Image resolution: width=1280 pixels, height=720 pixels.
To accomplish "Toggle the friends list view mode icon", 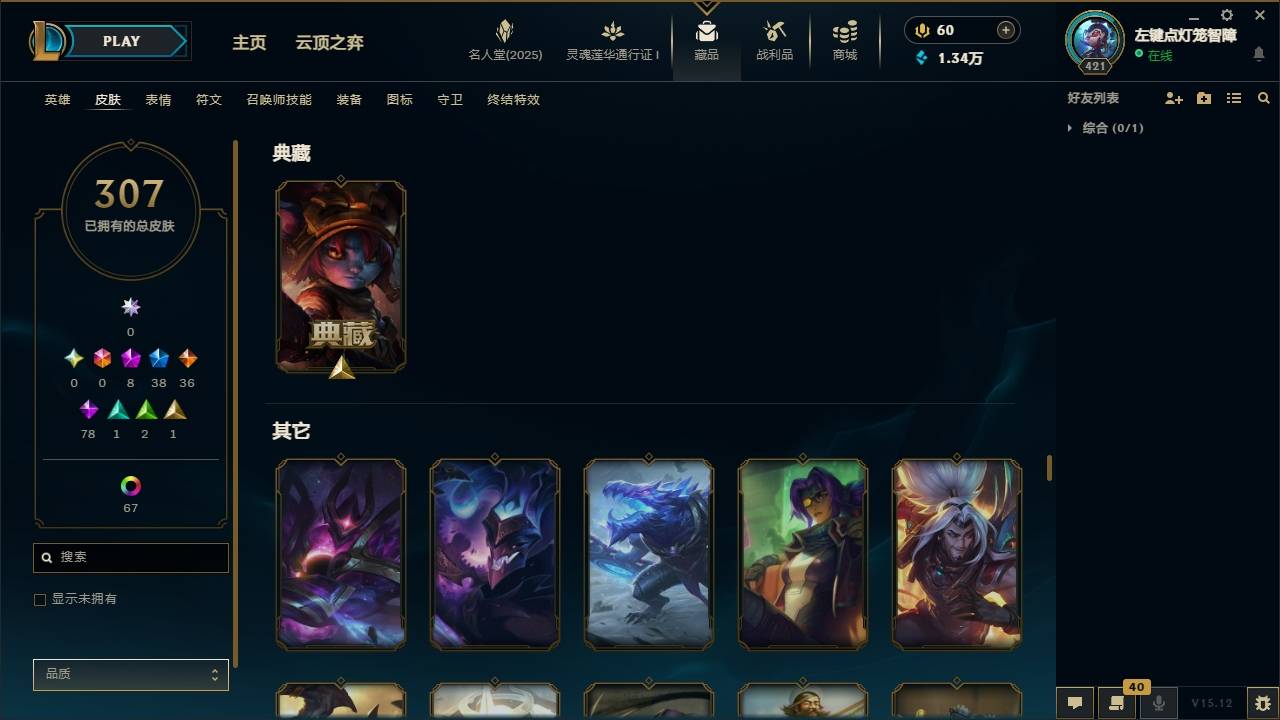I will (x=1234, y=98).
